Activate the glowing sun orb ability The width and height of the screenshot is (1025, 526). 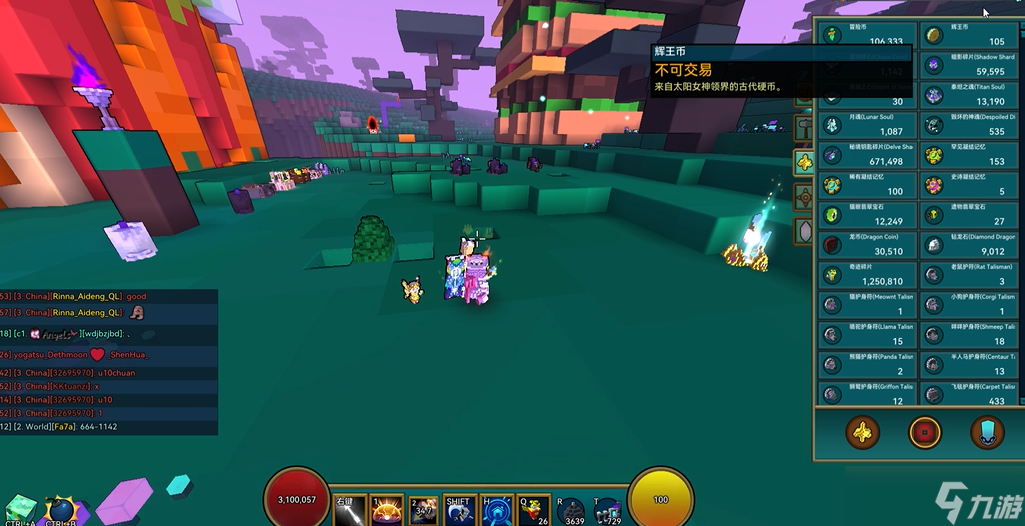pyautogui.click(x=386, y=511)
